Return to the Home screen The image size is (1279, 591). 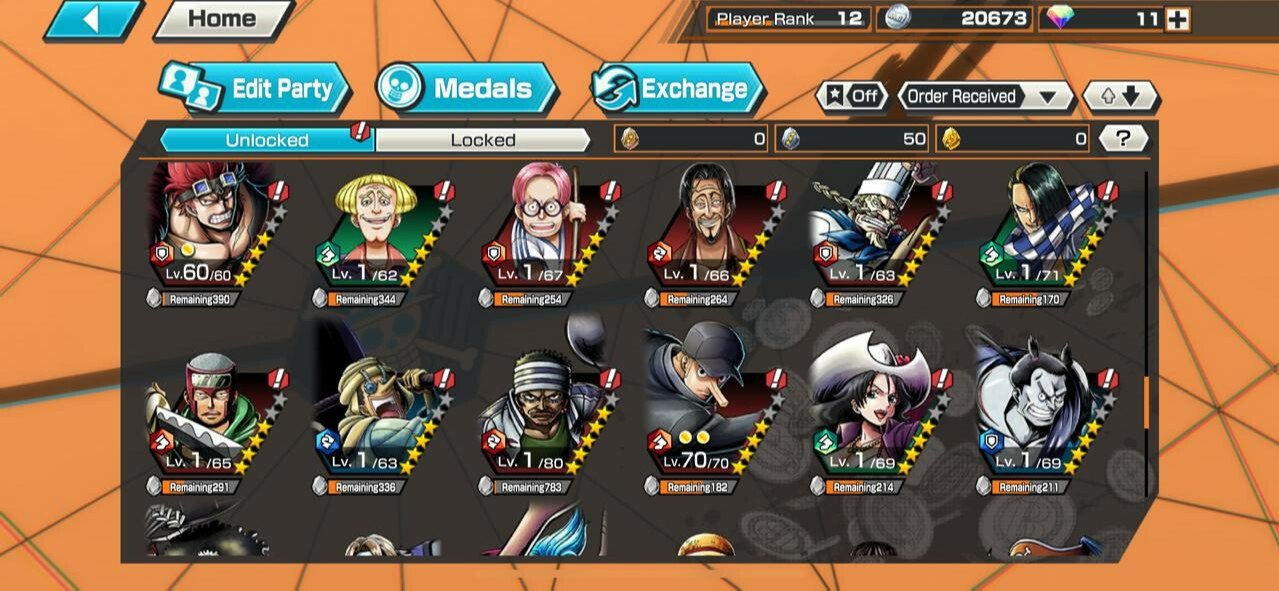pos(221,19)
